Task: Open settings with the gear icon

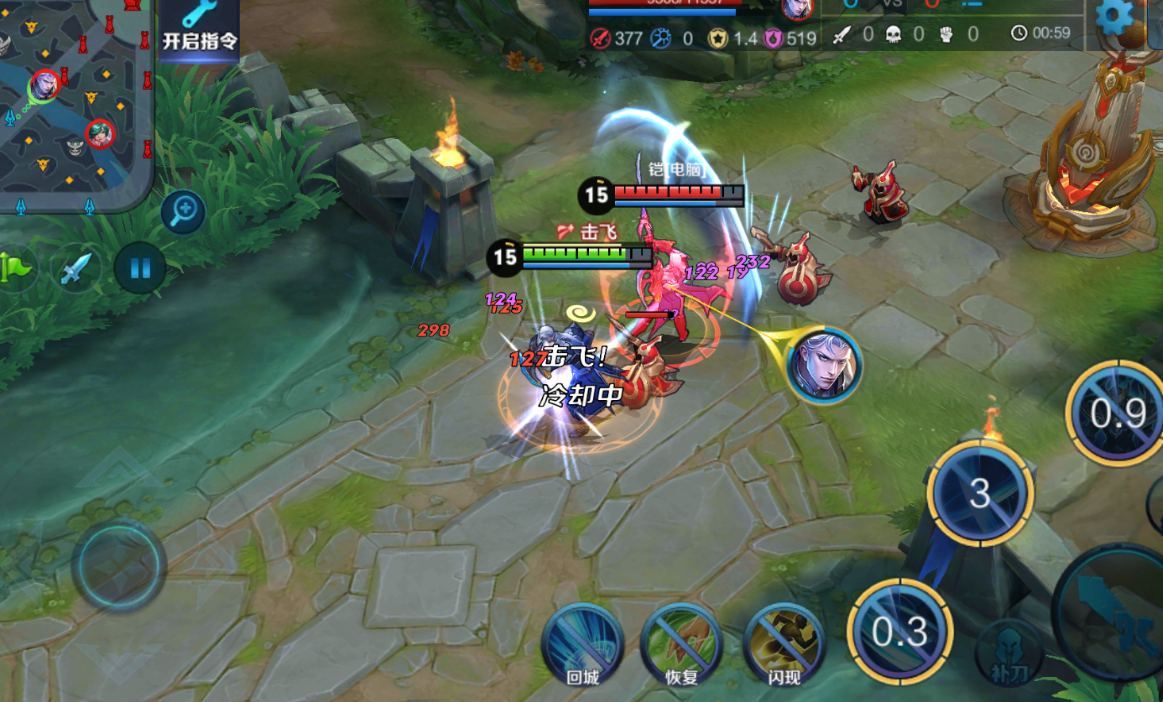Action: [1114, 17]
